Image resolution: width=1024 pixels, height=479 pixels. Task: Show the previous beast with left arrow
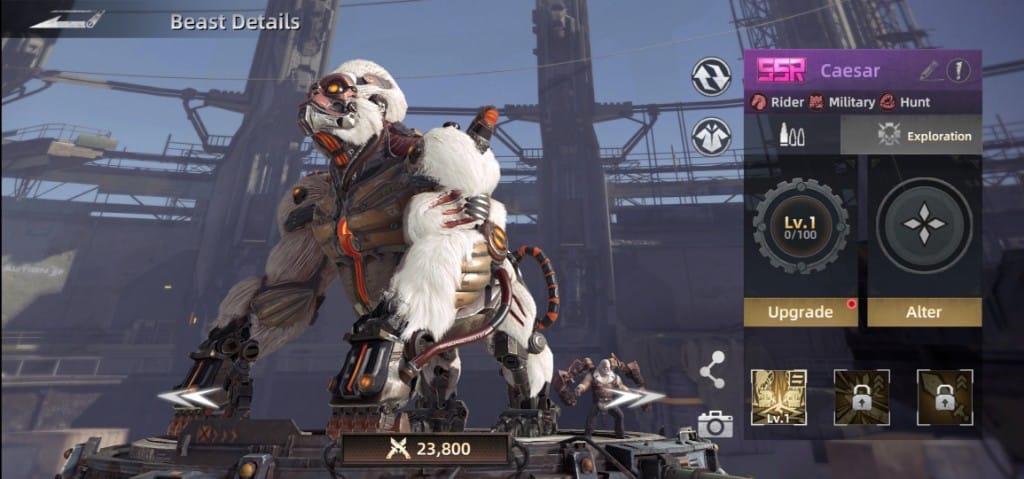click(x=190, y=398)
